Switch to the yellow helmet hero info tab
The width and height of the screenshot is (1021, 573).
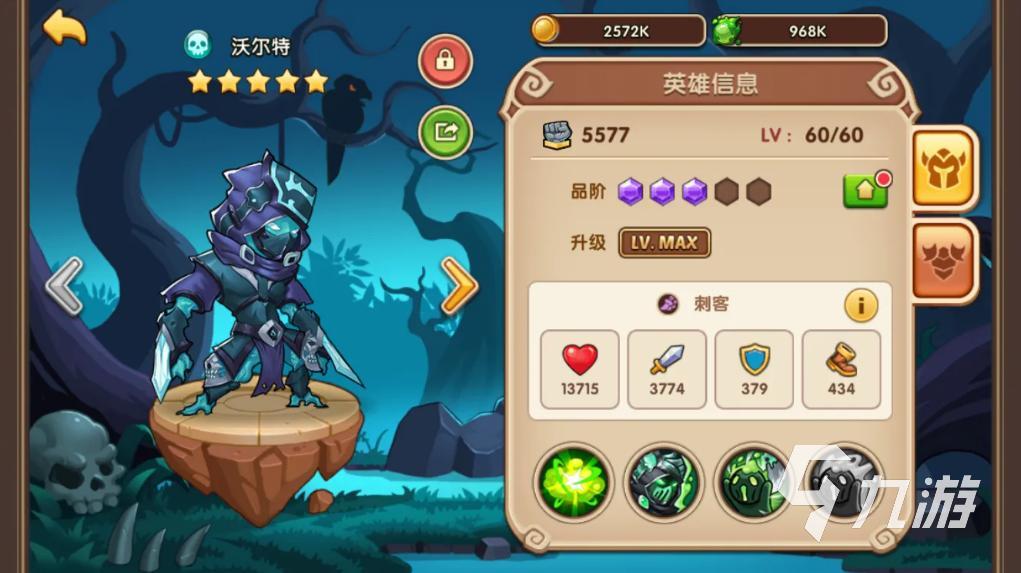click(x=943, y=169)
